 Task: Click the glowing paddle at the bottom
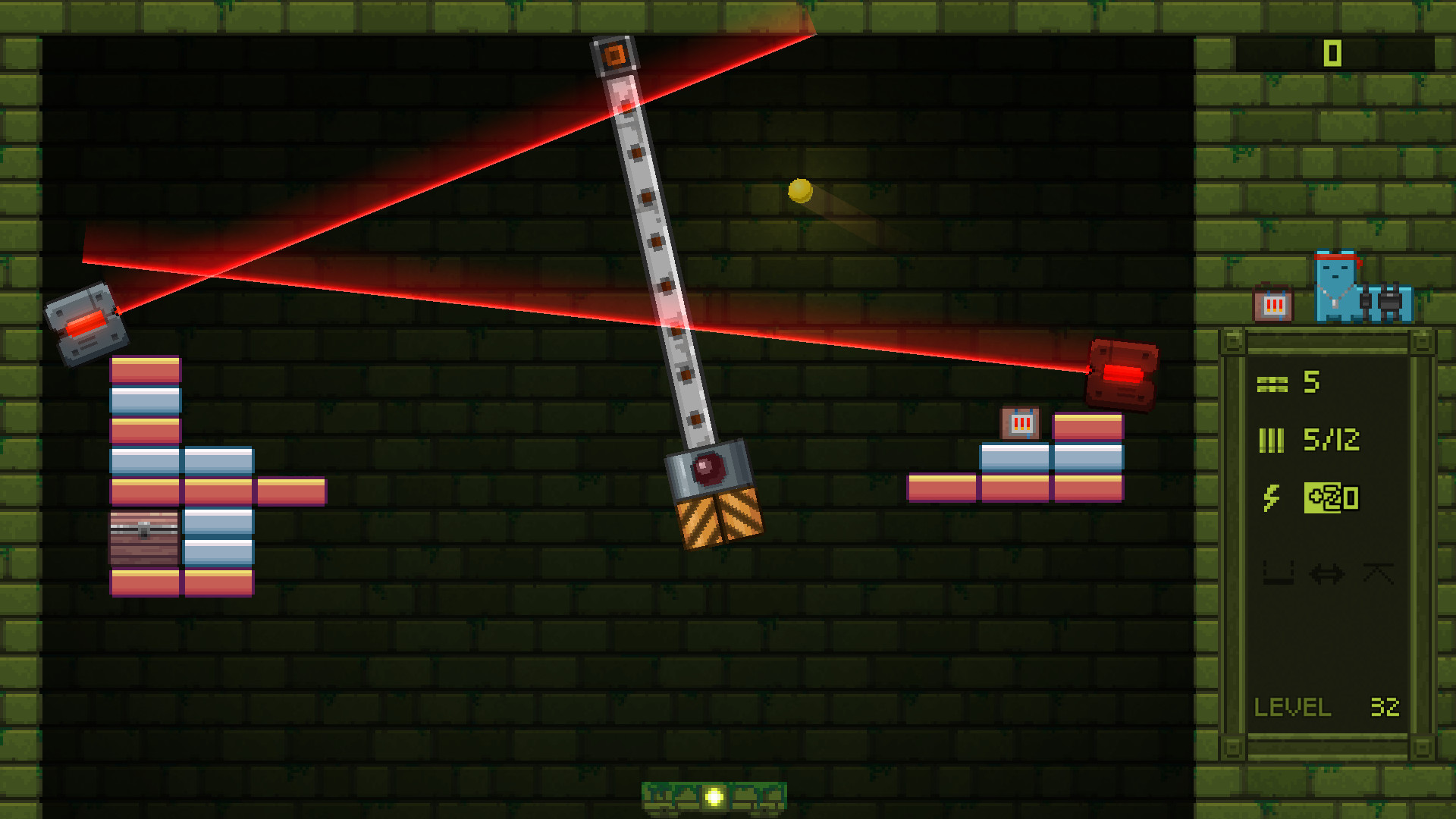(x=714, y=795)
